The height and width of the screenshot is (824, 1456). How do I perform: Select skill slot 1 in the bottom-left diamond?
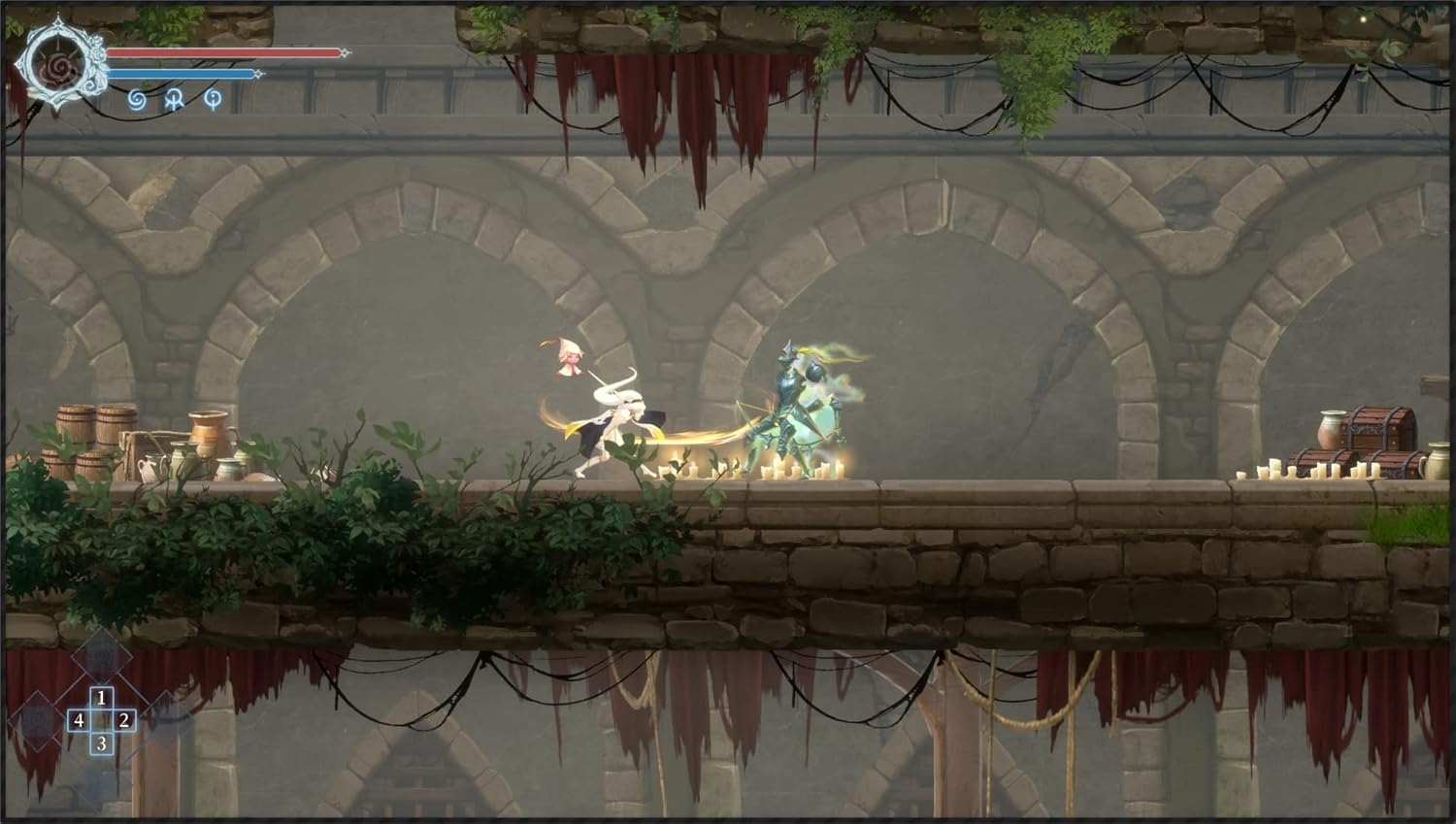point(102,697)
